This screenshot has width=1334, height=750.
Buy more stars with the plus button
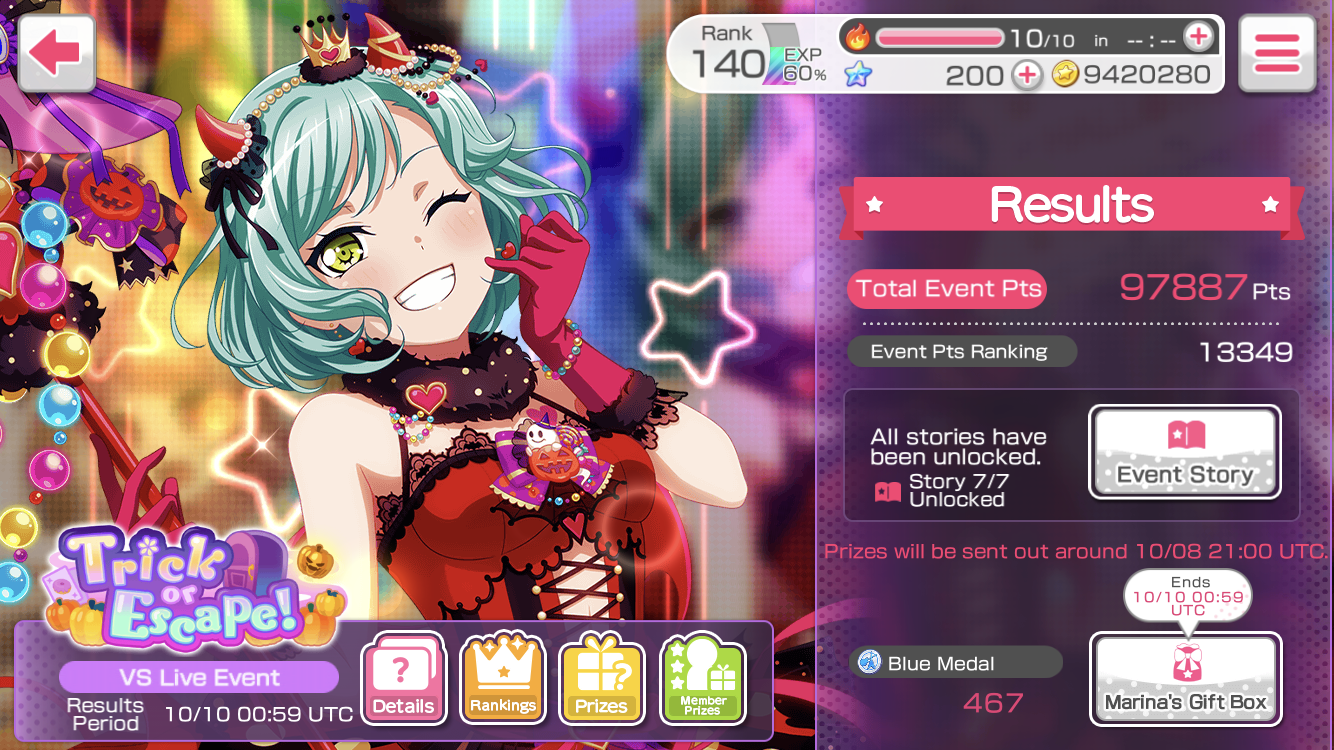[x=1026, y=75]
